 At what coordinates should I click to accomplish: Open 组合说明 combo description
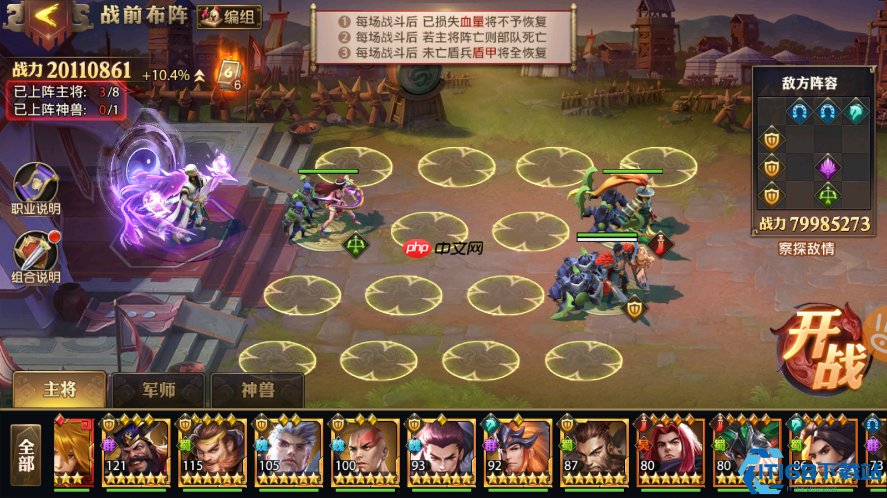click(36, 257)
